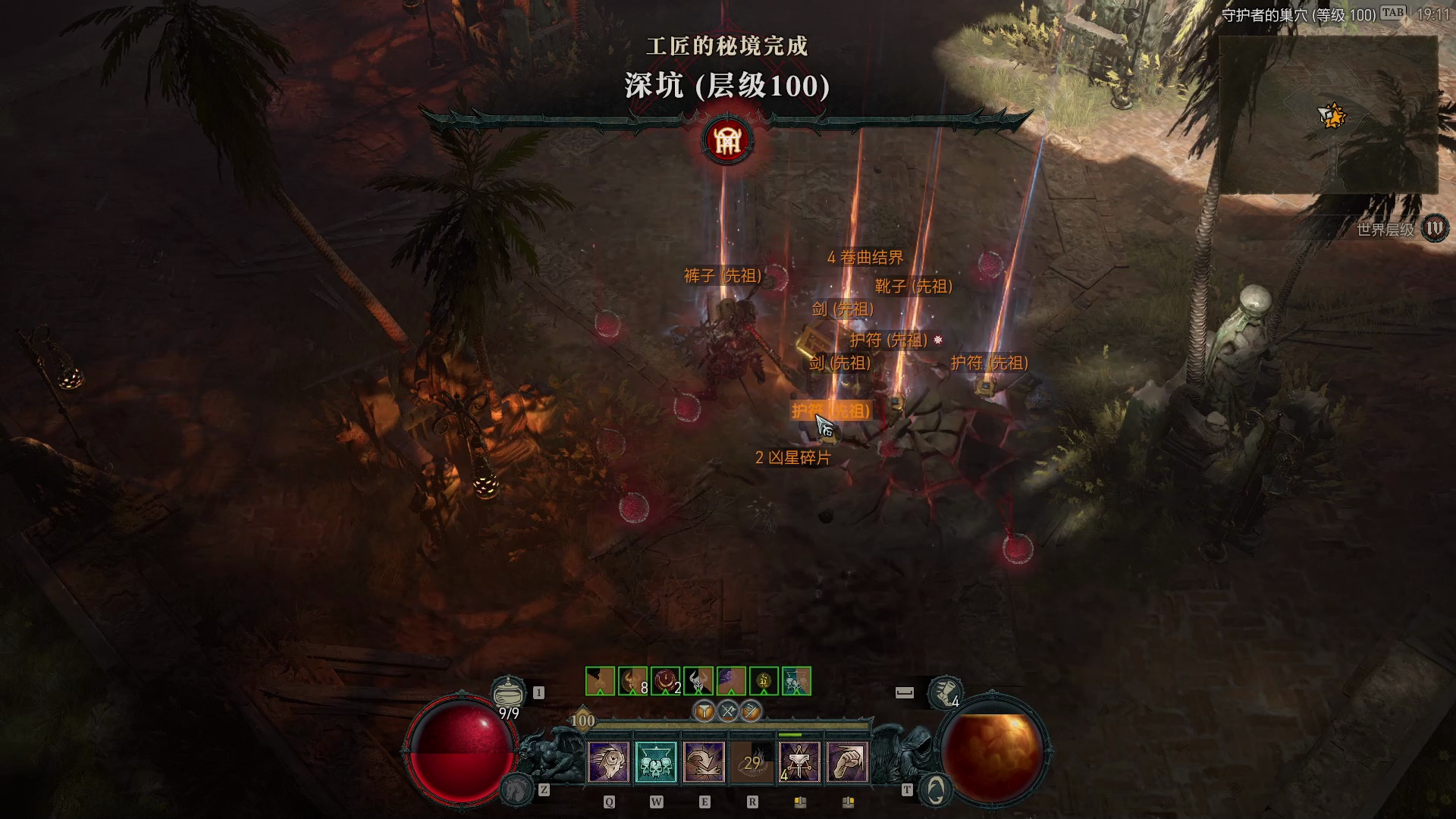Click the World Tier IV badge
This screenshot has width=1456, height=819.
point(1434,228)
